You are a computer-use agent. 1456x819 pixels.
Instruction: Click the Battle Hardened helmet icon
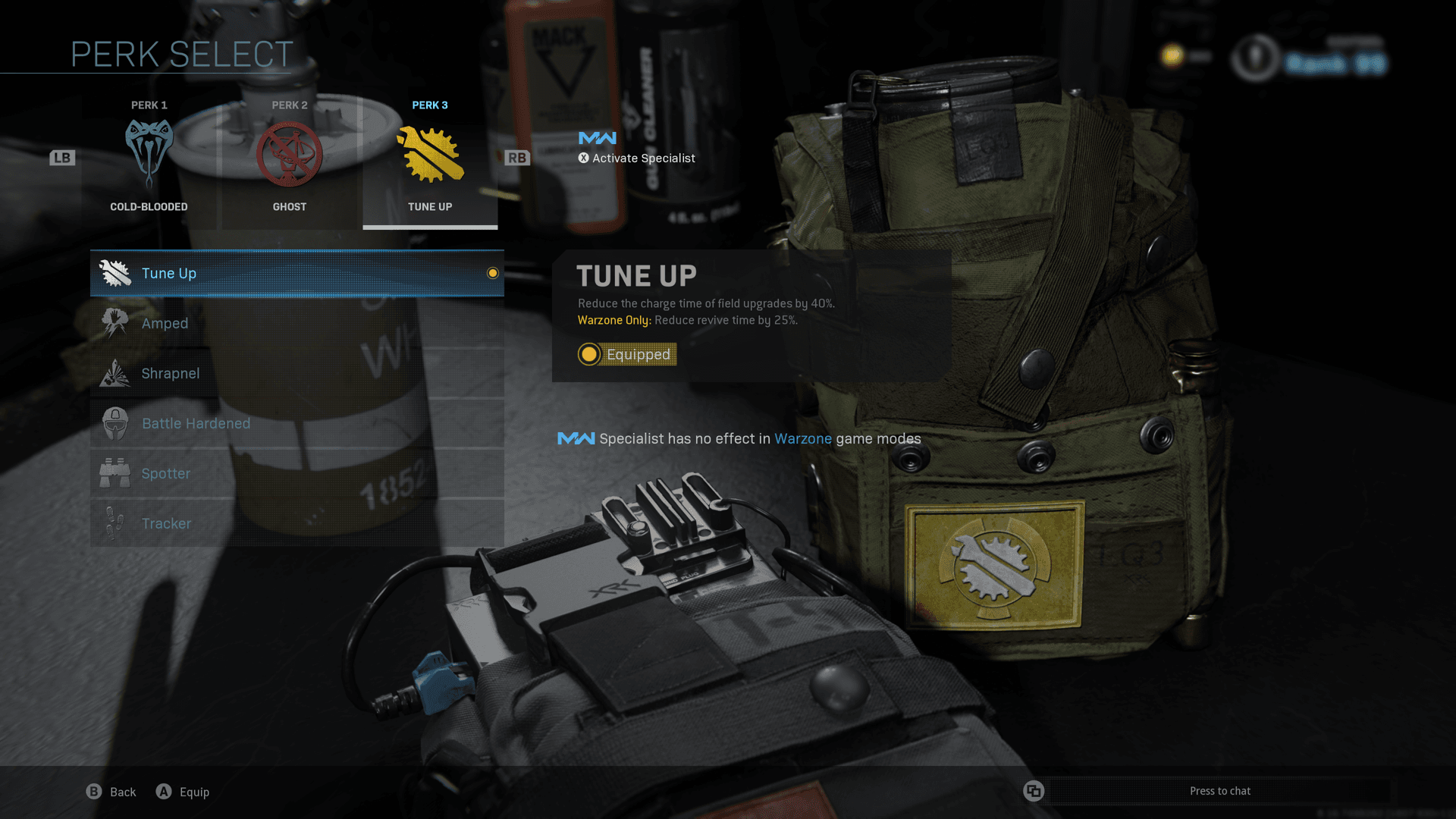[x=115, y=423]
